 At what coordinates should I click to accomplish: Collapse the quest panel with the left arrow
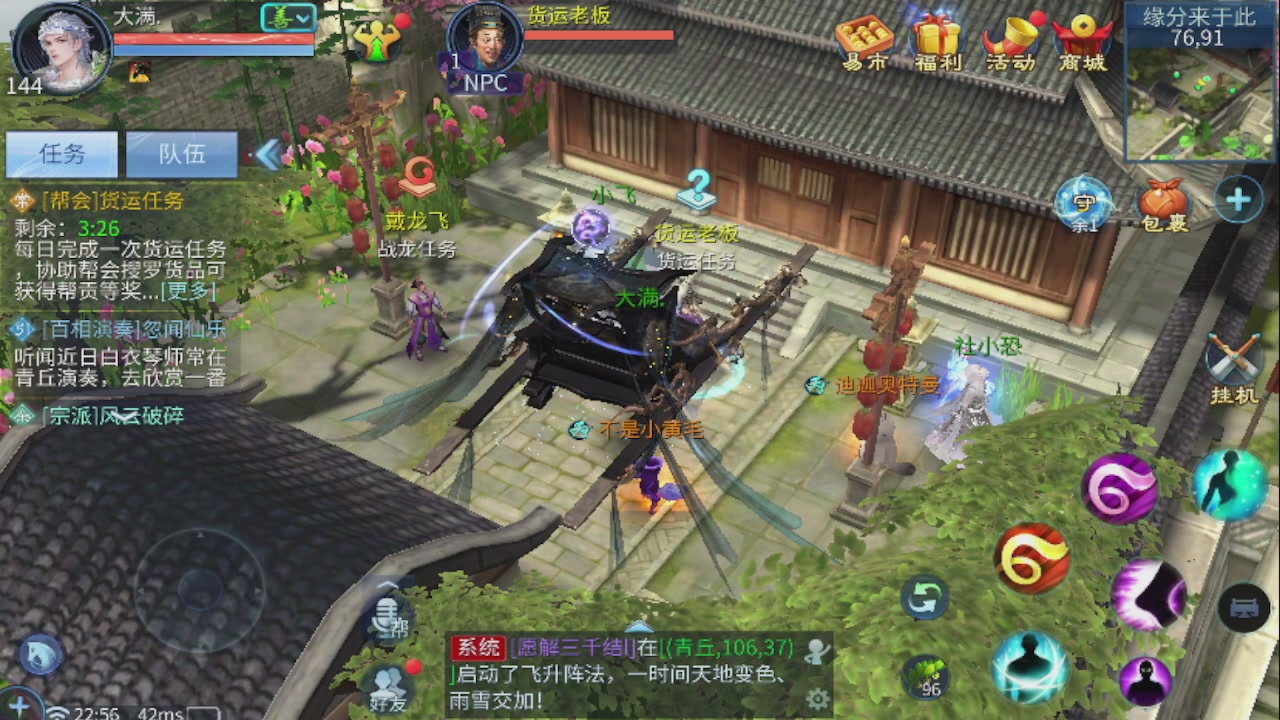(x=268, y=153)
